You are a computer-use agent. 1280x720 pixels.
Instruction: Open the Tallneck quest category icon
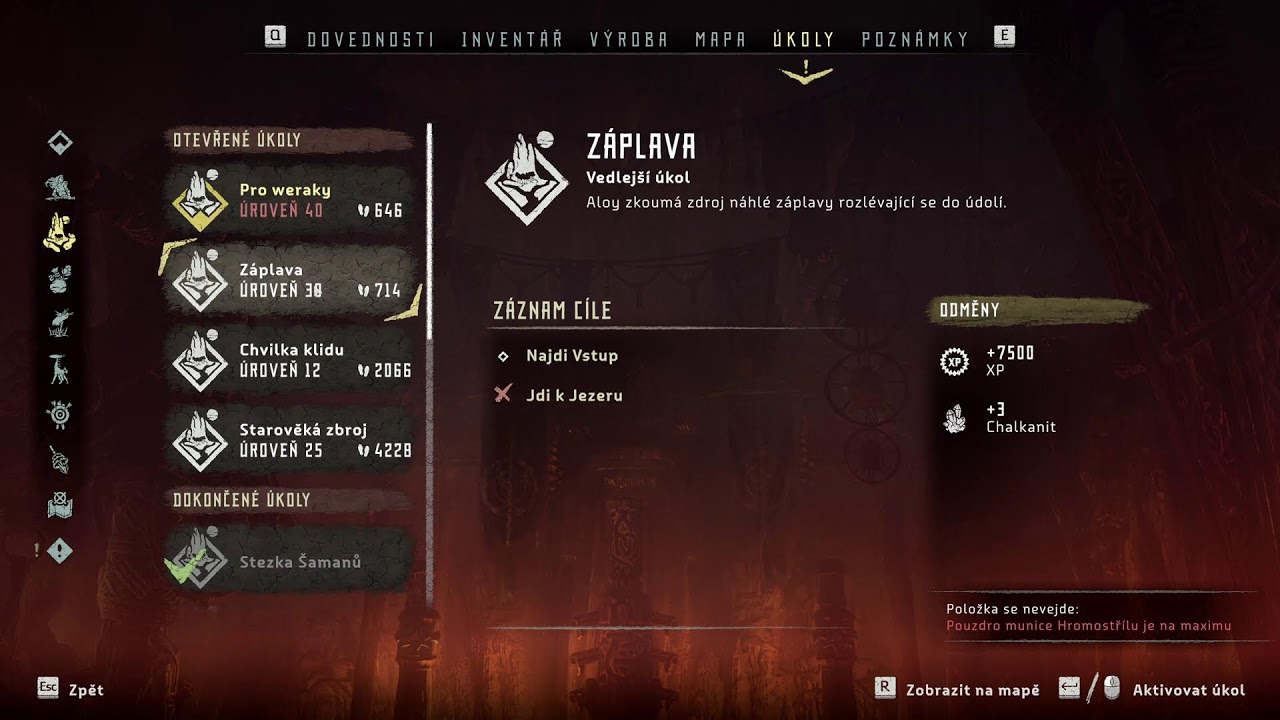(x=60, y=369)
